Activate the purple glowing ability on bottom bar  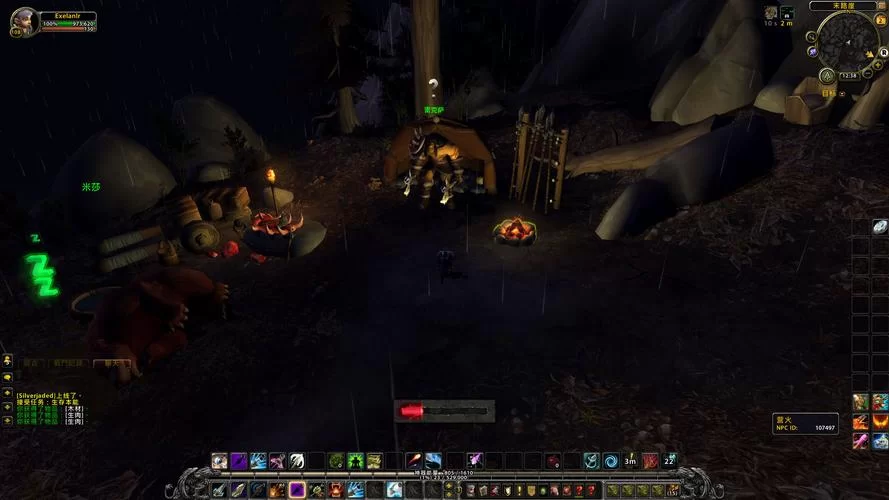pyautogui.click(x=297, y=489)
